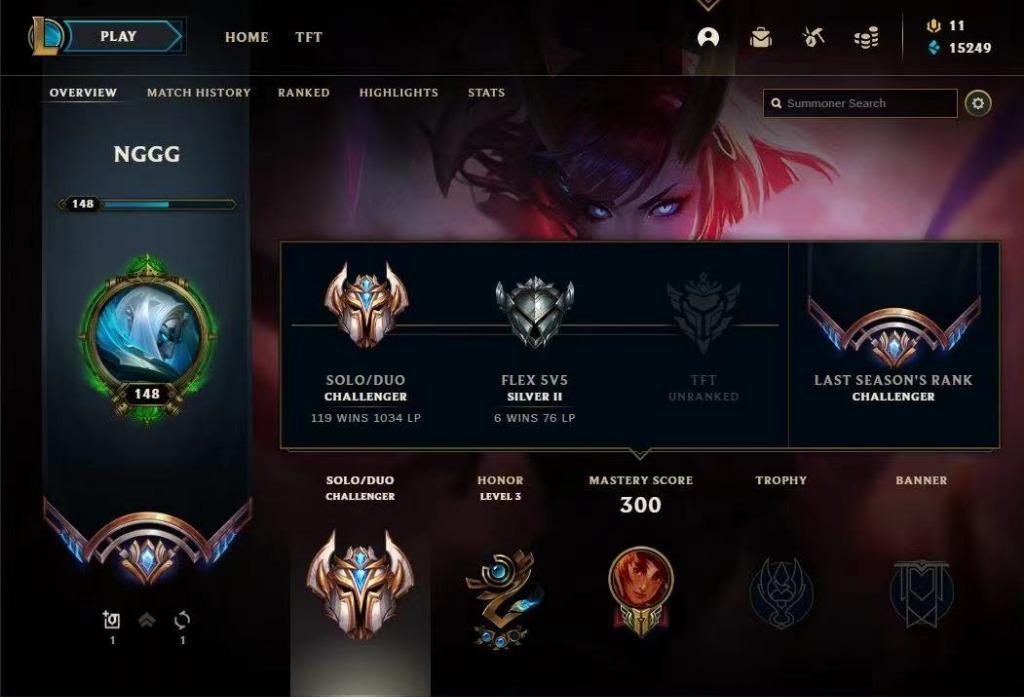Go to the HOME page
1024x697 pixels.
(246, 37)
